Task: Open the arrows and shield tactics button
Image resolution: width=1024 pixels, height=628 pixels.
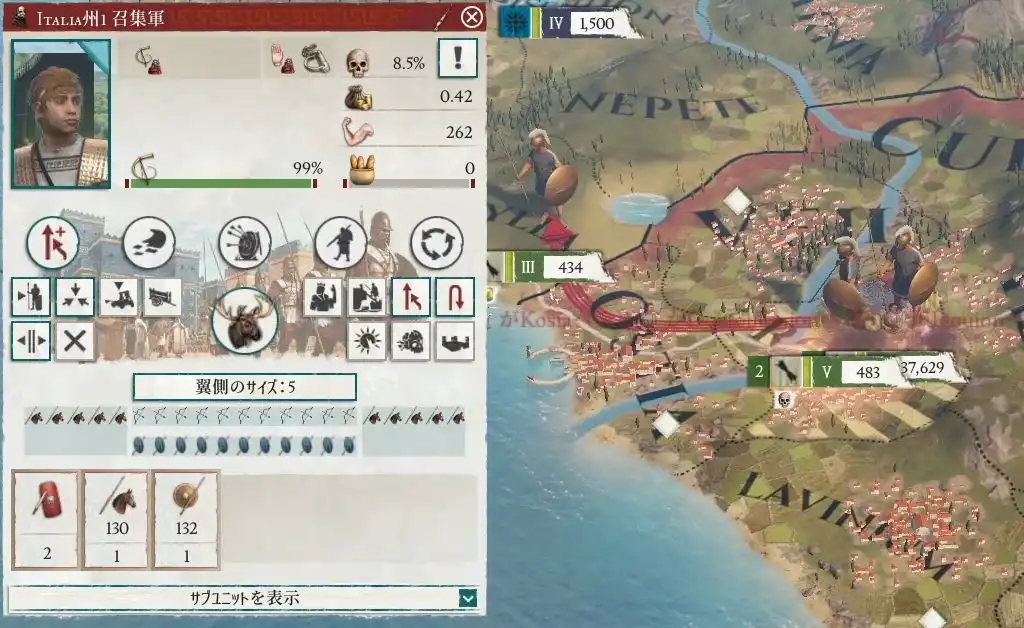Action: tap(245, 241)
